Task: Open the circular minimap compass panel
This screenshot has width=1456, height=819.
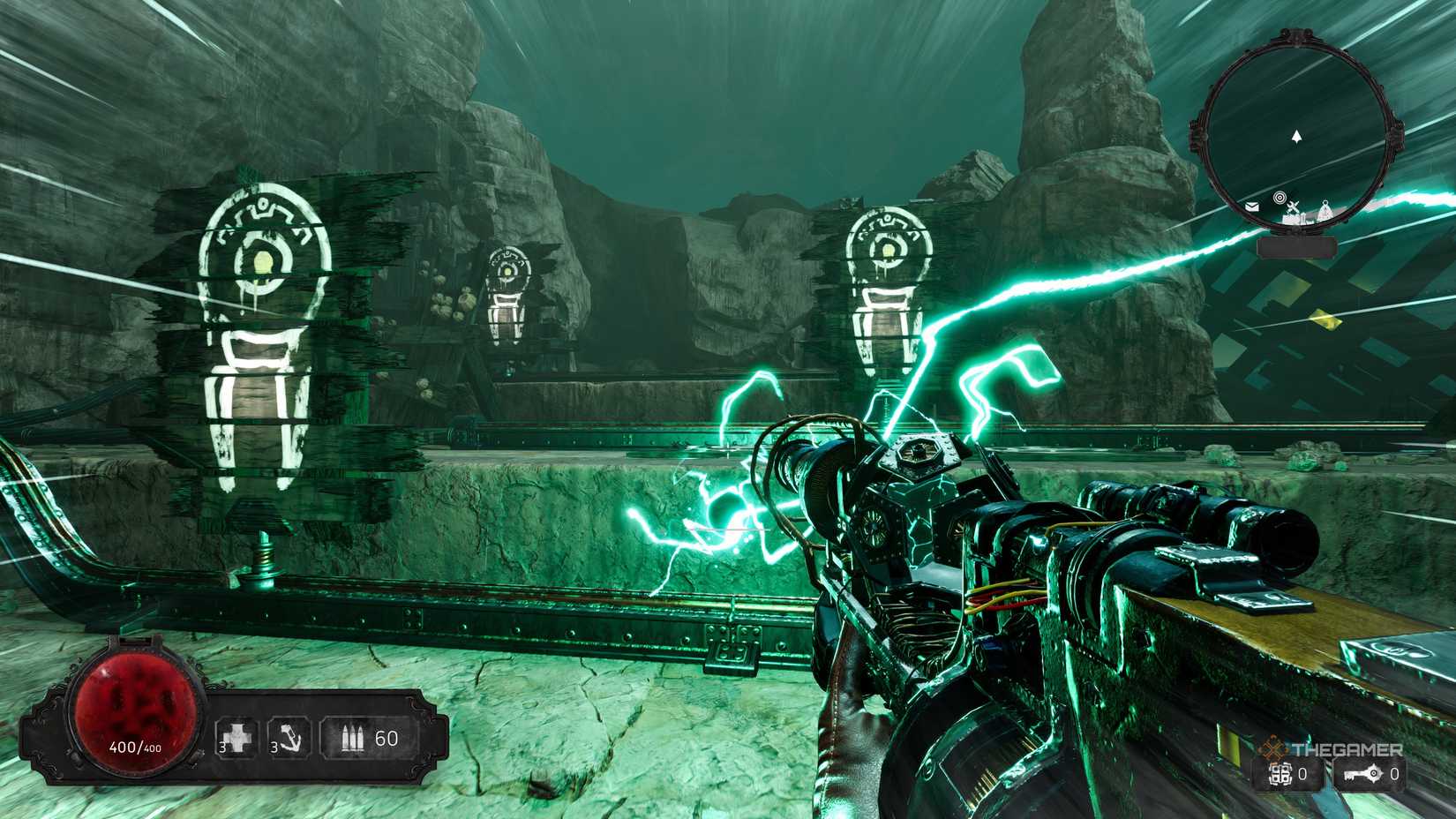Action: pyautogui.click(x=1297, y=132)
